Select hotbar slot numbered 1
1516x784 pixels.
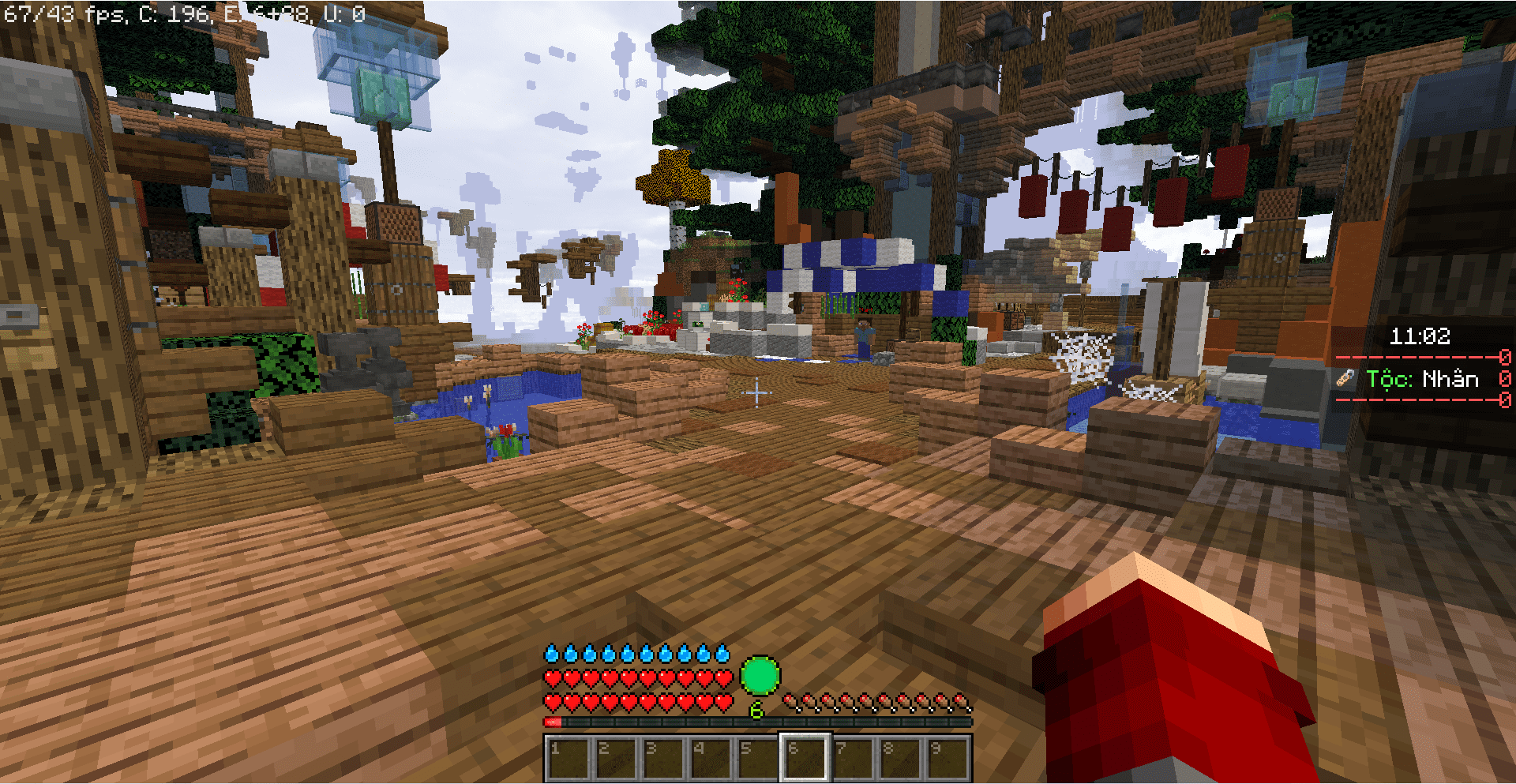pyautogui.click(x=568, y=758)
